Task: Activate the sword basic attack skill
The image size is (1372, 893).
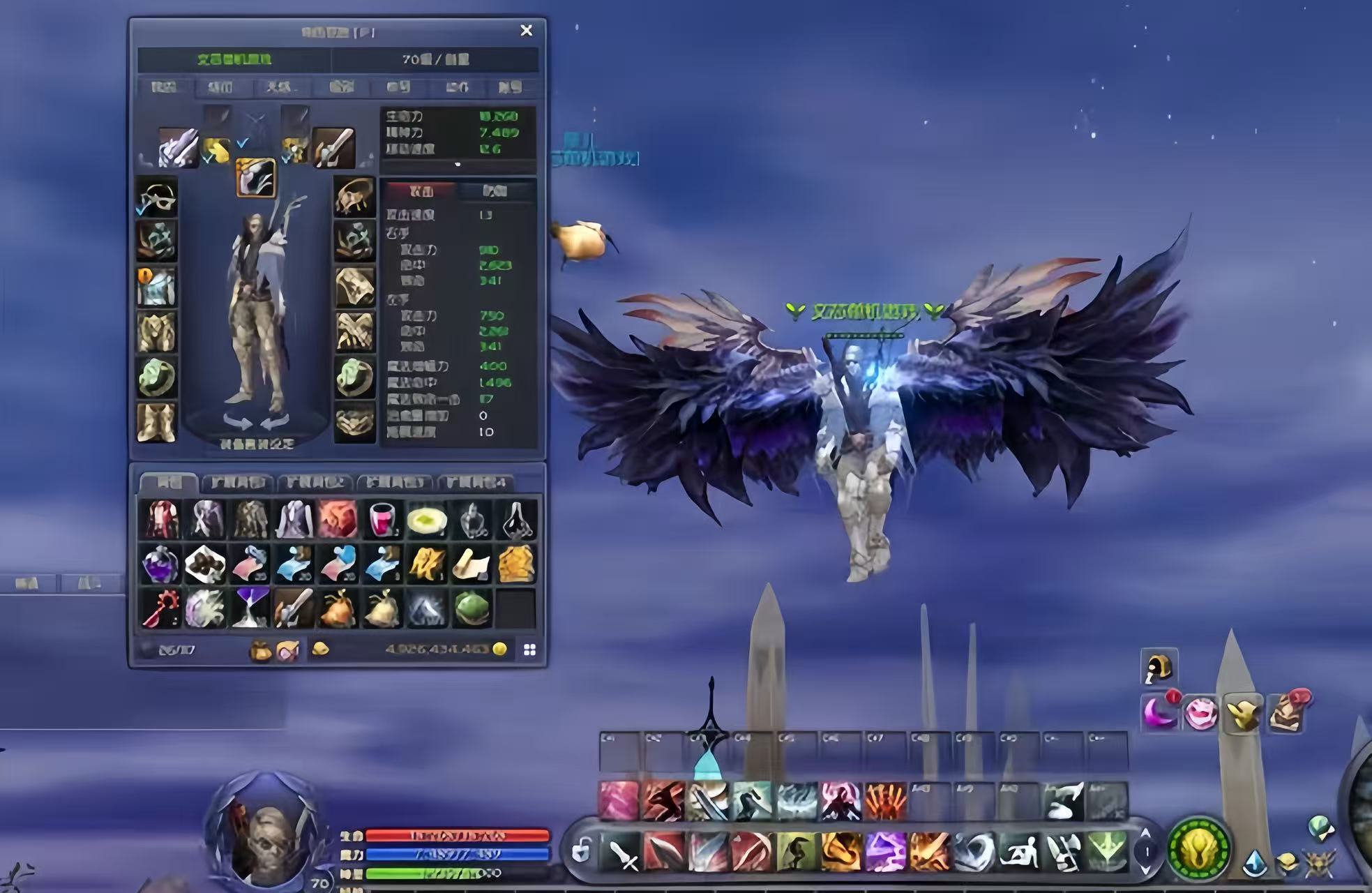Action: click(x=622, y=853)
